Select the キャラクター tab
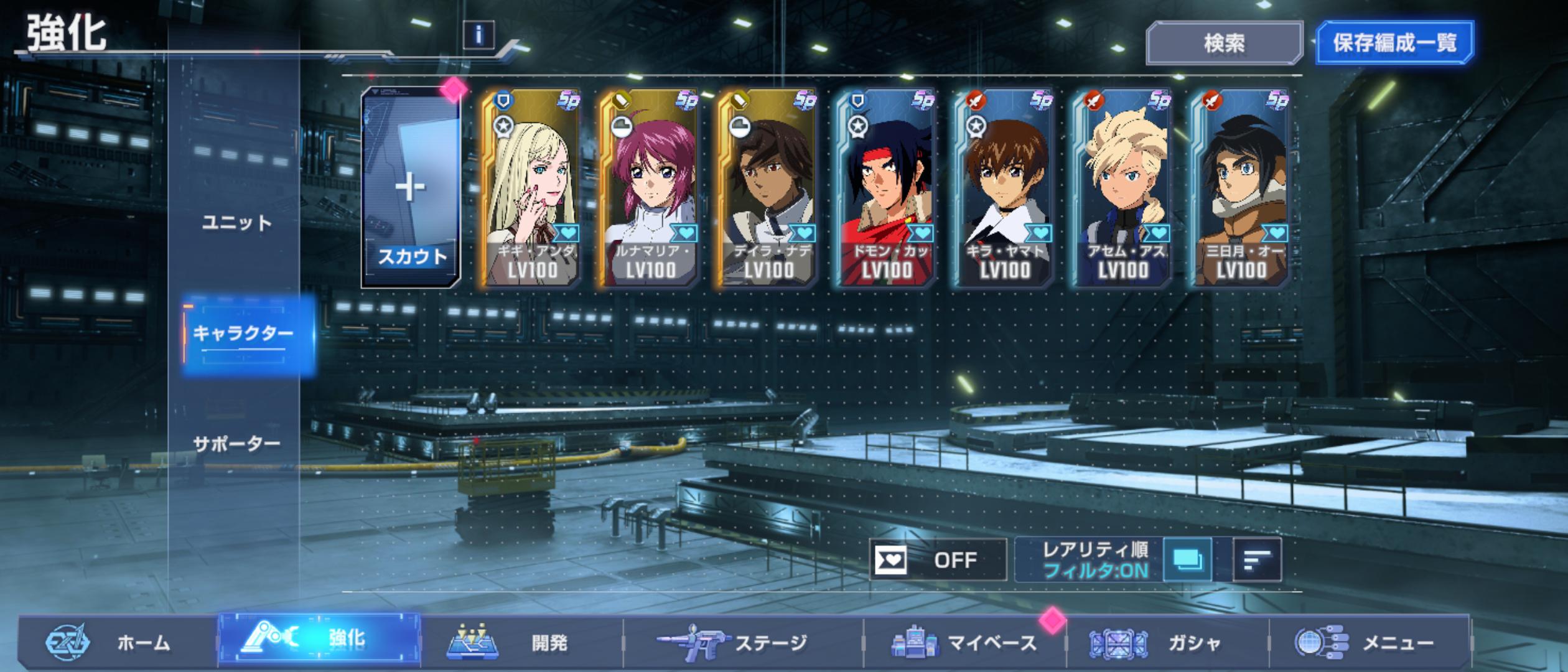The height and width of the screenshot is (672, 1568). (243, 334)
